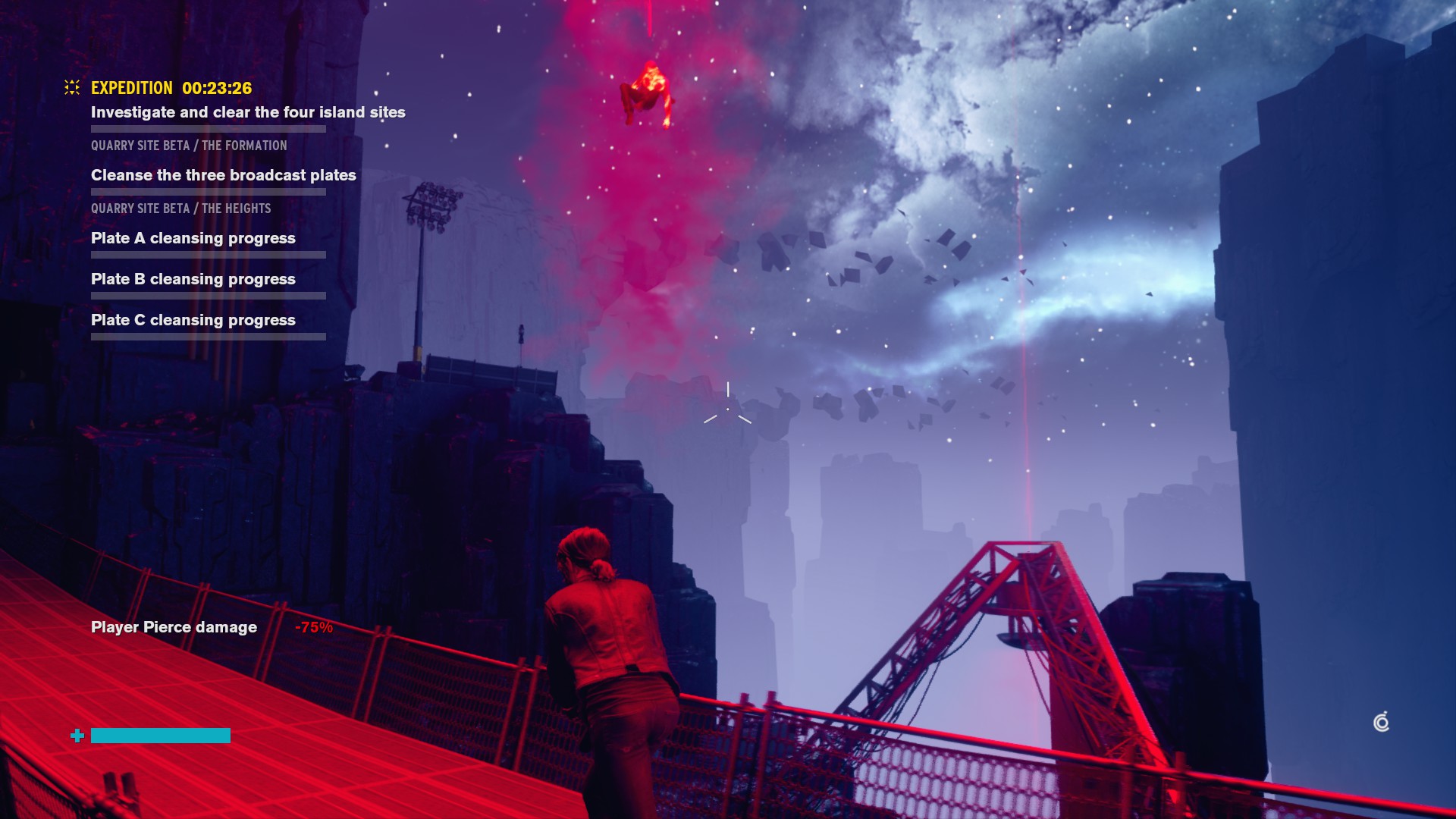Choose the Plate A cleansing progress entry
The height and width of the screenshot is (819, 1456).
193,238
